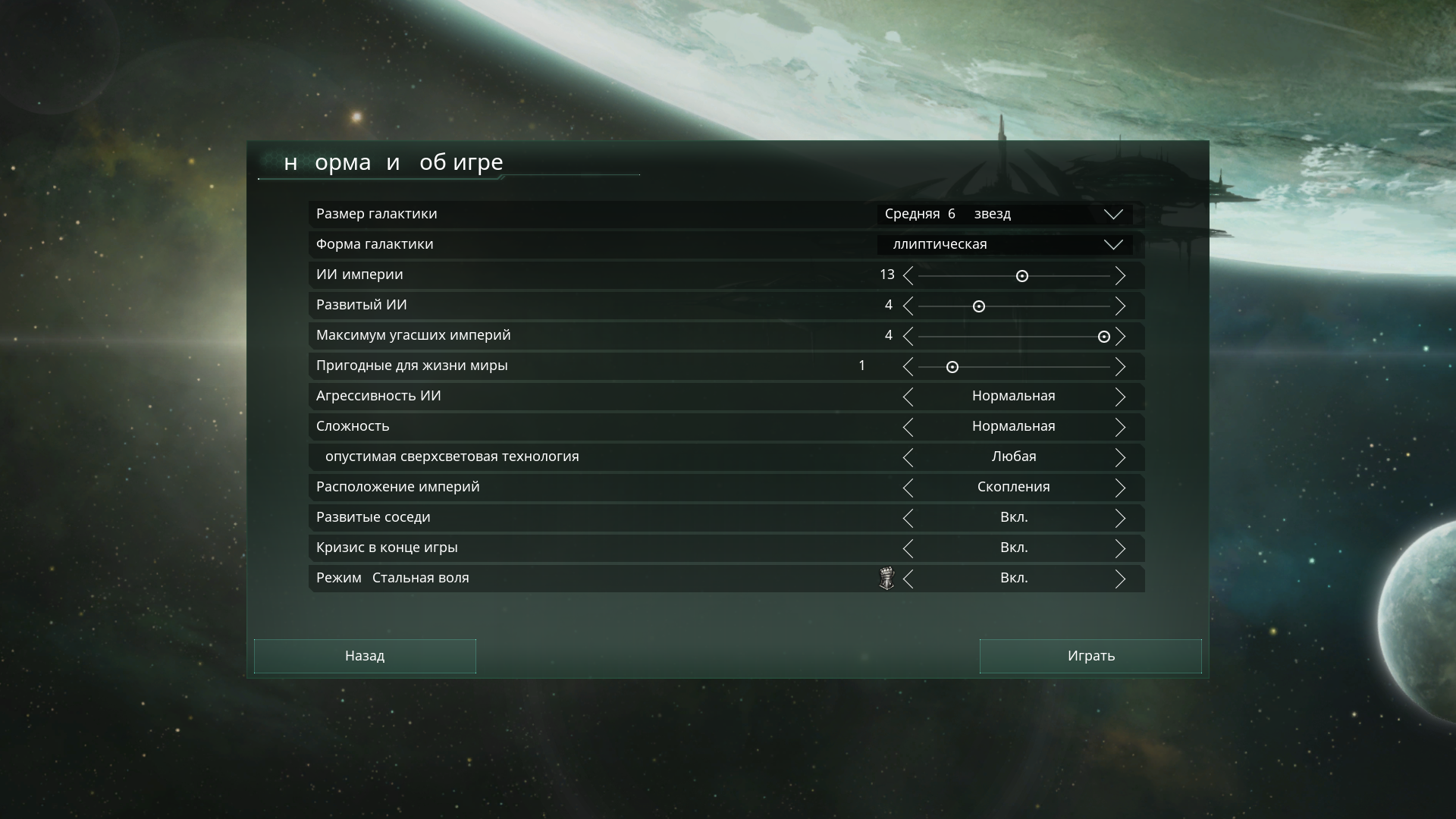
Task: Raise Сложность with right arrow
Action: (x=1122, y=427)
